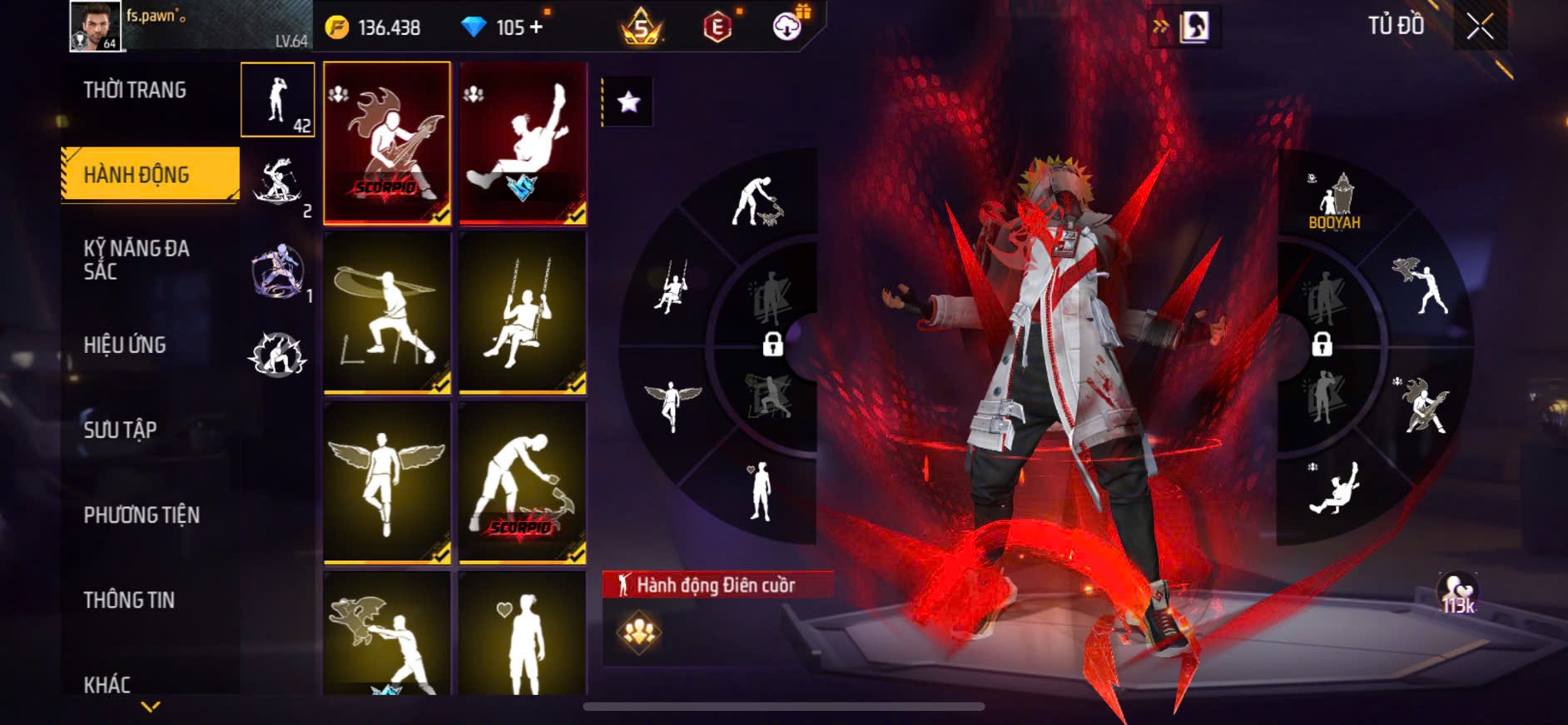Pick the winged angel emote tile
Image resolution: width=1568 pixels, height=725 pixels.
click(x=387, y=482)
